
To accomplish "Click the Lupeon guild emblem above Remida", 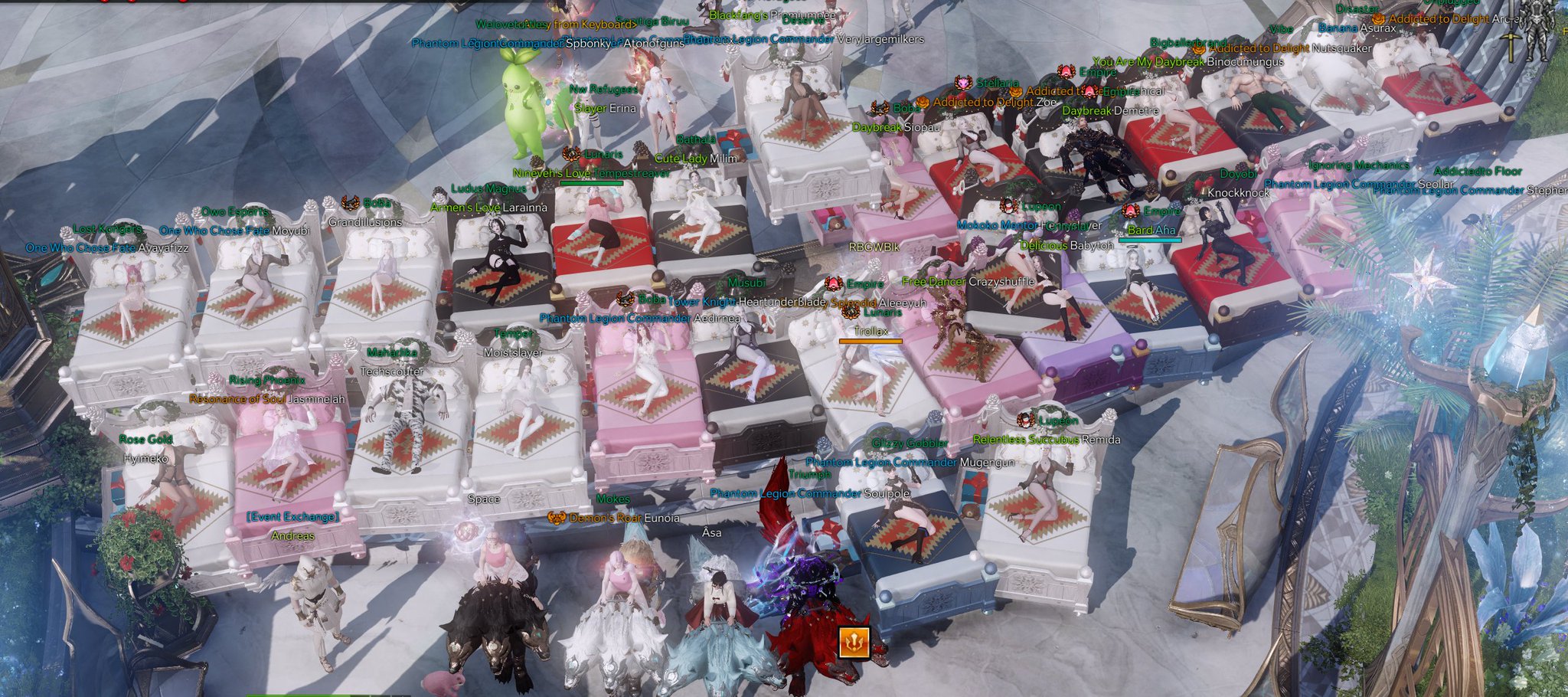I will [x=1026, y=420].
